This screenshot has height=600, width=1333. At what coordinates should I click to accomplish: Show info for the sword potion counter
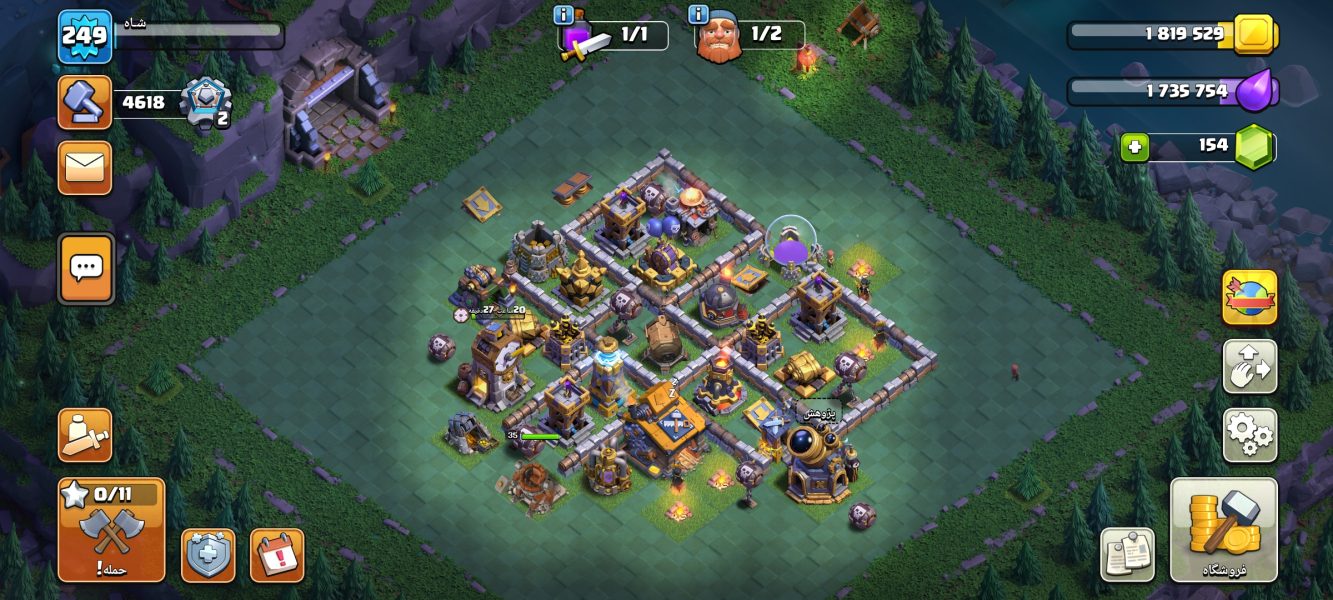563,16
